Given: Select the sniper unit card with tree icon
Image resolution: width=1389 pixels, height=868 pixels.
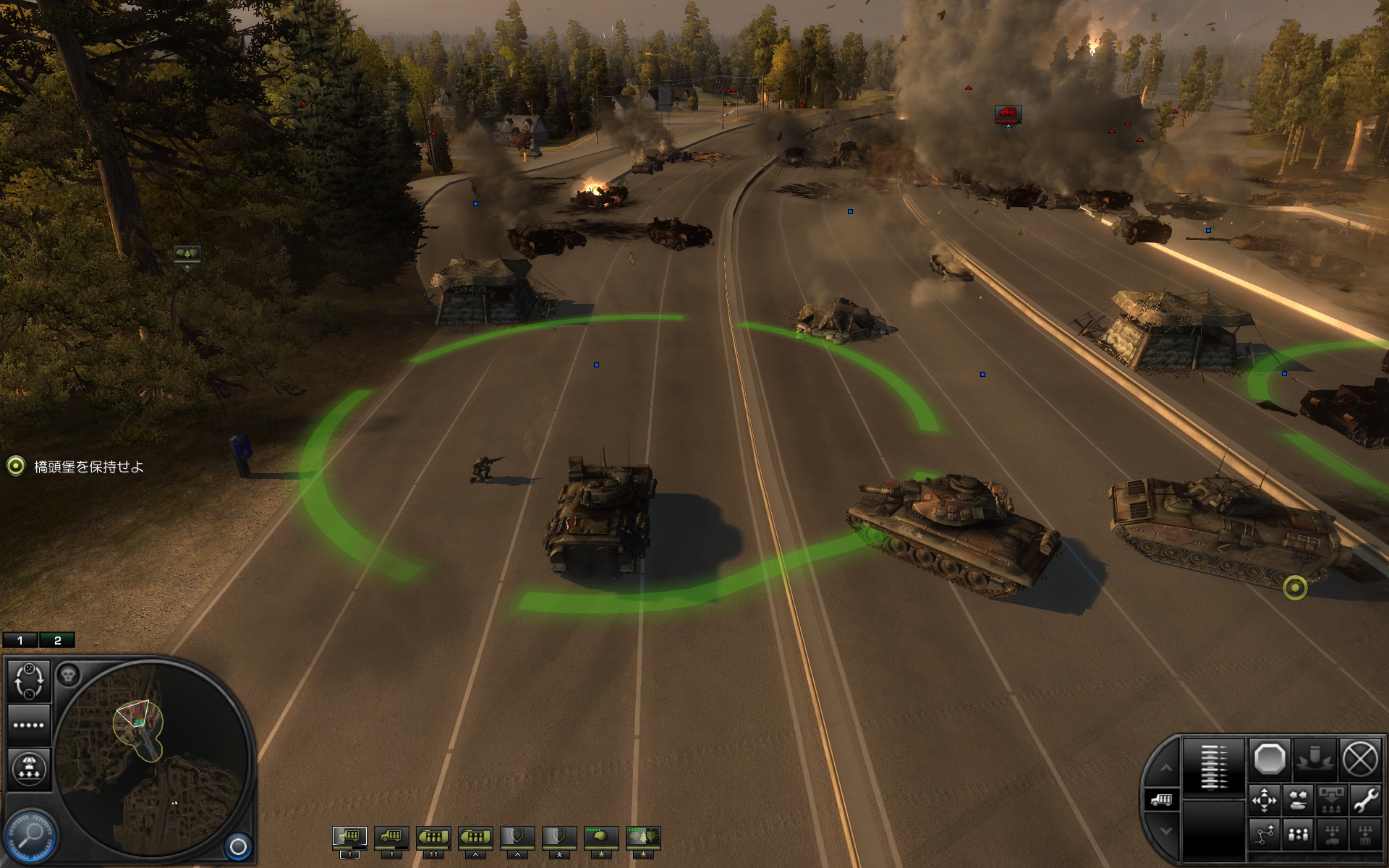Looking at the screenshot, I should (643, 837).
